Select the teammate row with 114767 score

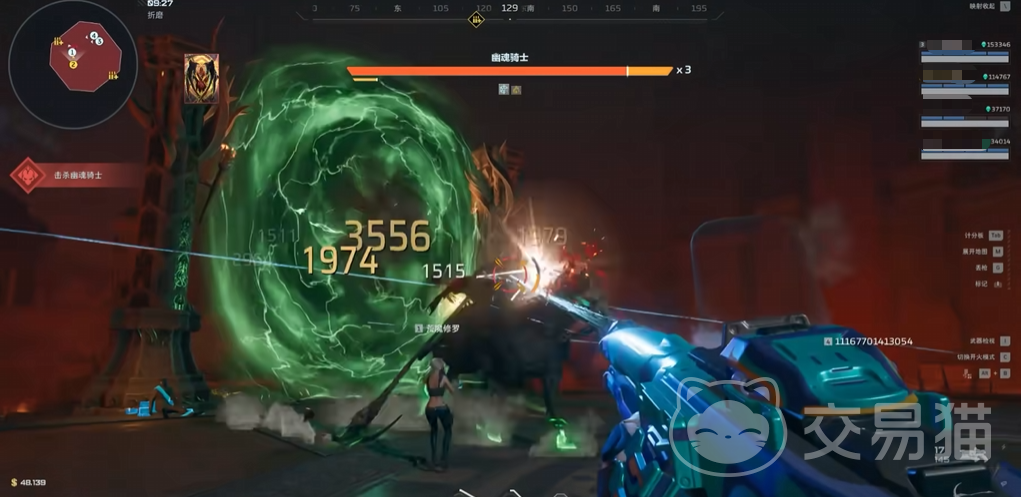tap(965, 81)
